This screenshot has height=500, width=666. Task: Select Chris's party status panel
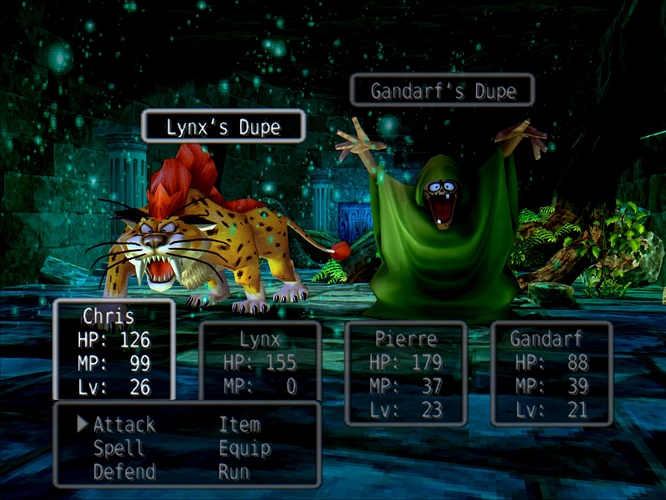[113, 350]
